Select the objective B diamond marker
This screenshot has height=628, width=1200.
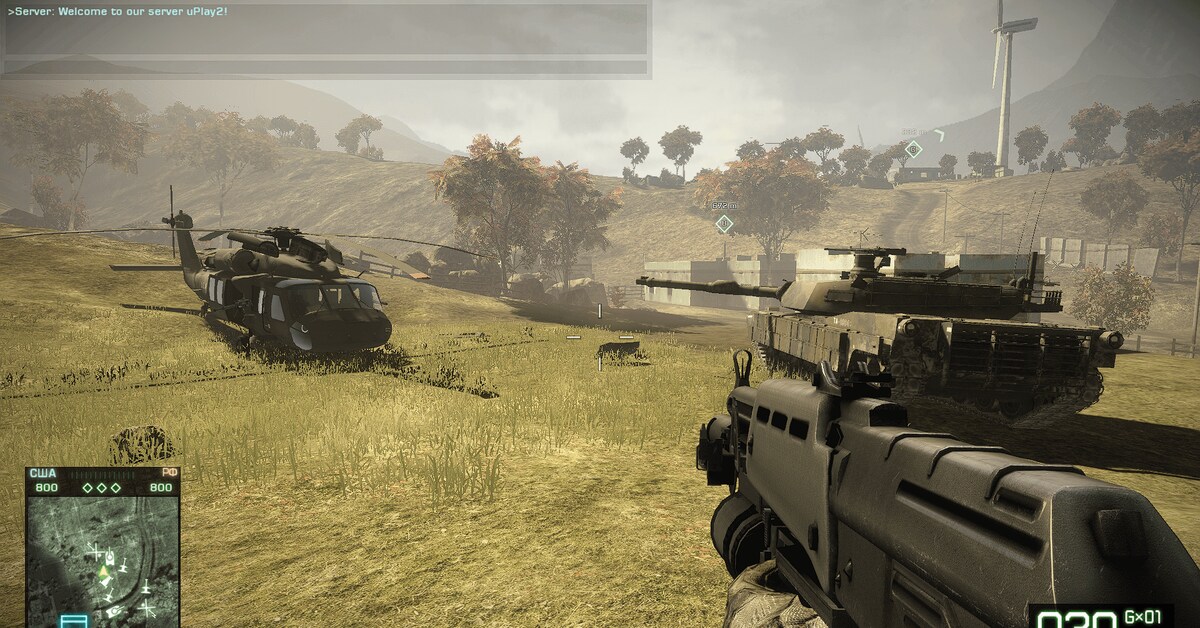coord(913,149)
